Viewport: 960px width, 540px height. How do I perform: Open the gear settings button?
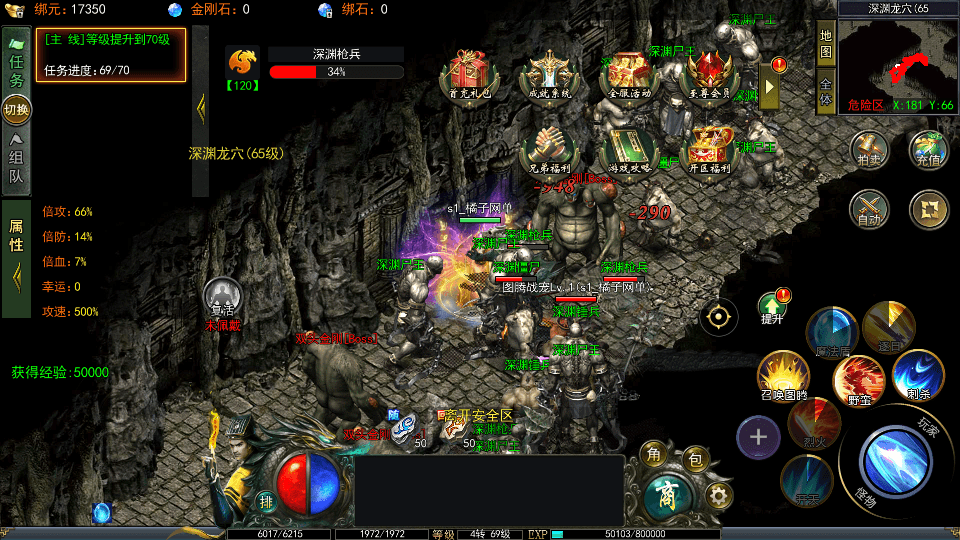(x=718, y=494)
